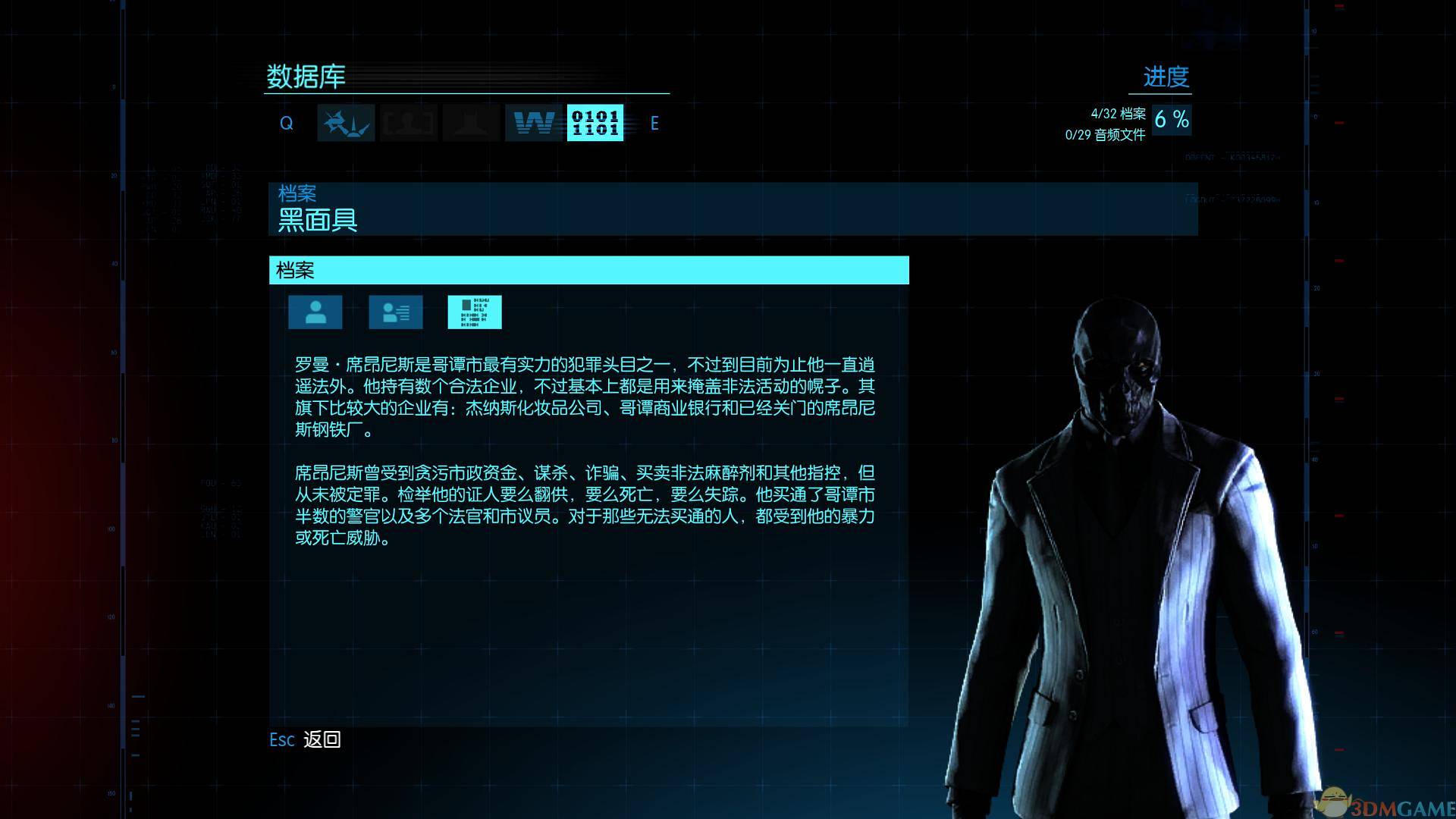Select the bat emblem category icon
Image resolution: width=1456 pixels, height=819 pixels.
[345, 123]
